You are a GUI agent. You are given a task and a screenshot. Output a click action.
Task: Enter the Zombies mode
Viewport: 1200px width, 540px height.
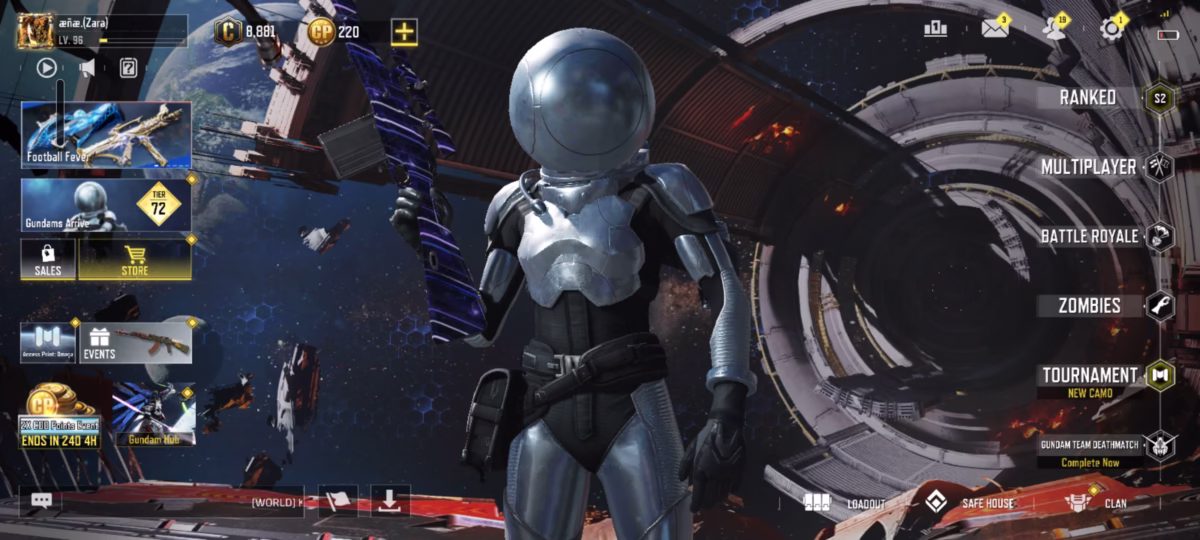coord(1089,305)
